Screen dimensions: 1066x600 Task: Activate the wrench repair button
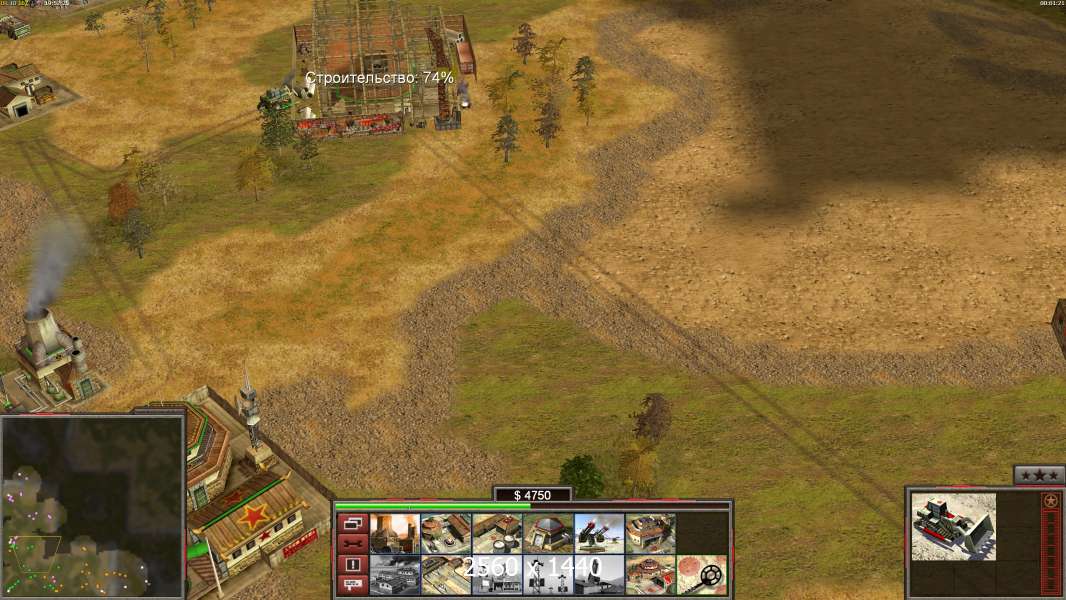351,543
